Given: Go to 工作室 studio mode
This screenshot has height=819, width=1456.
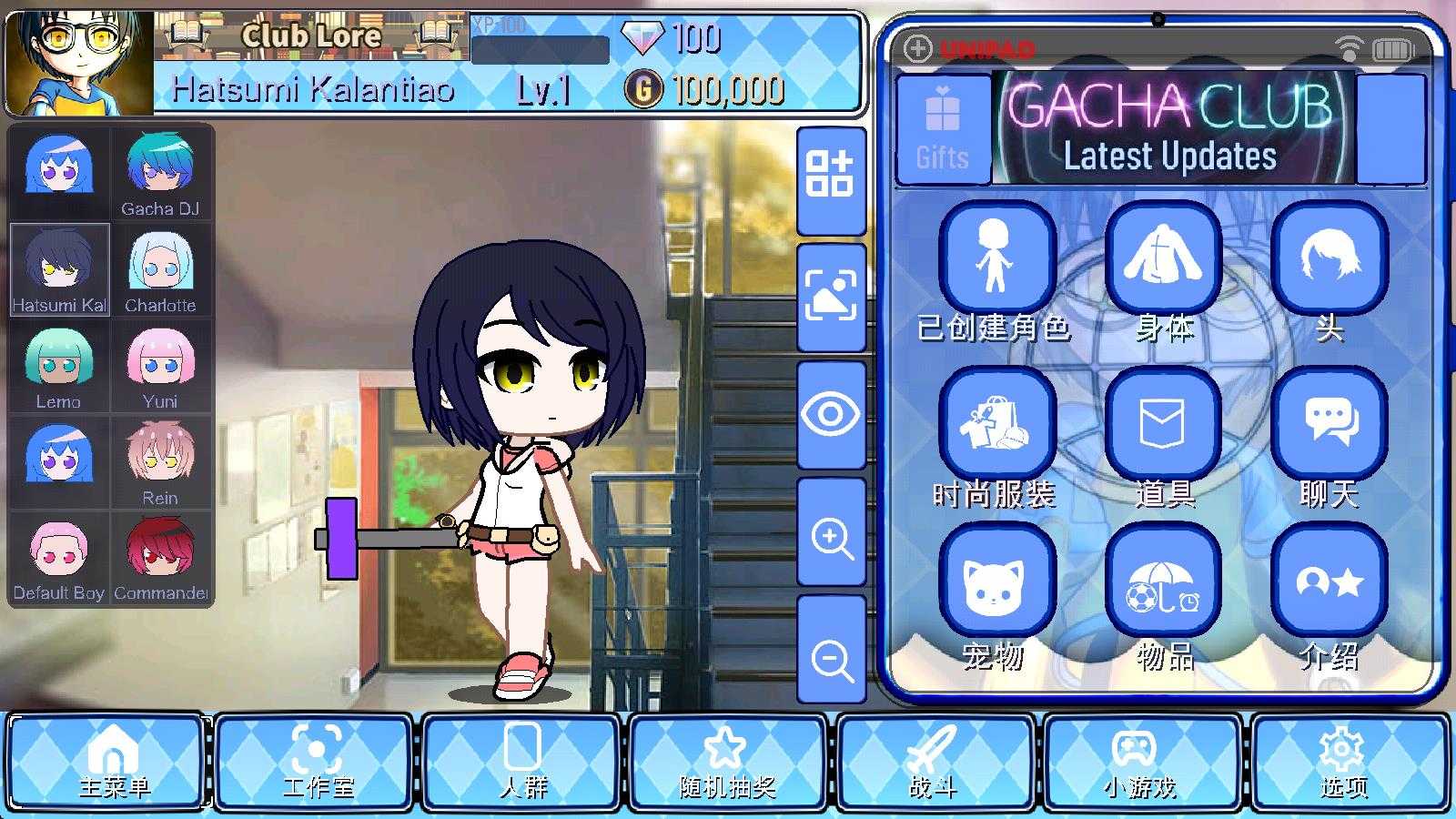Looking at the screenshot, I should (x=316, y=762).
